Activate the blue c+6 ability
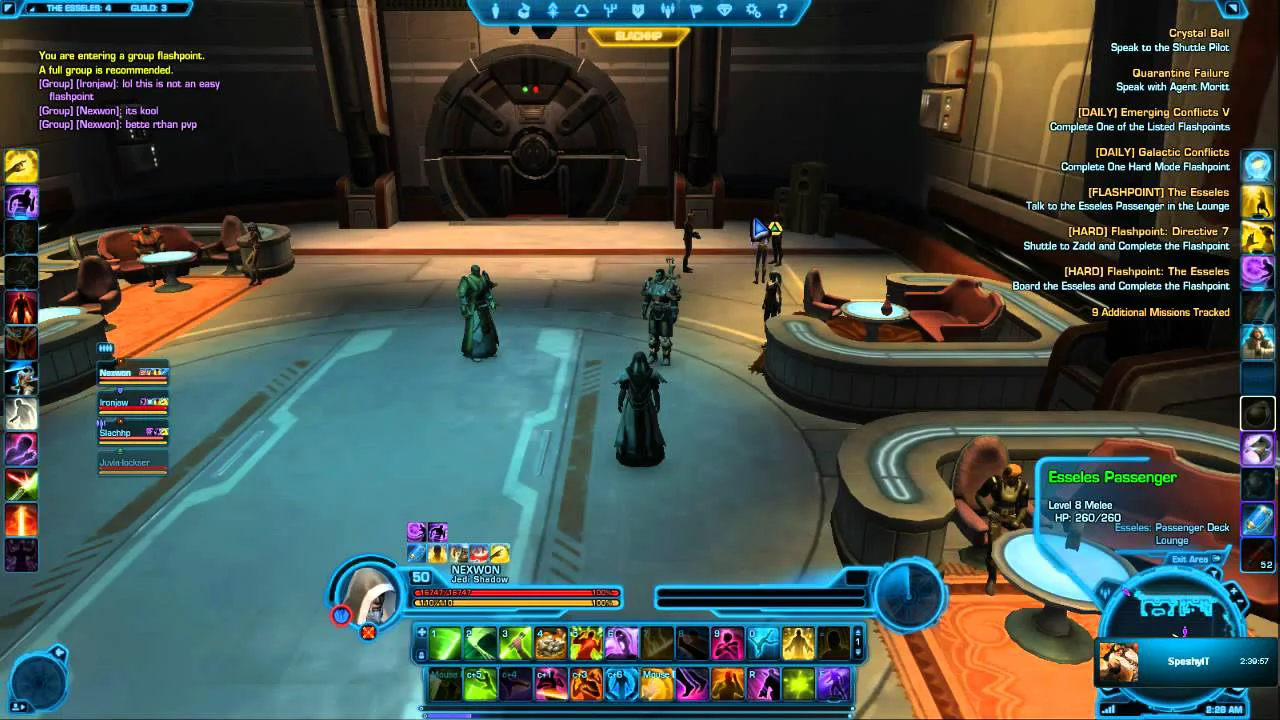 (x=621, y=684)
